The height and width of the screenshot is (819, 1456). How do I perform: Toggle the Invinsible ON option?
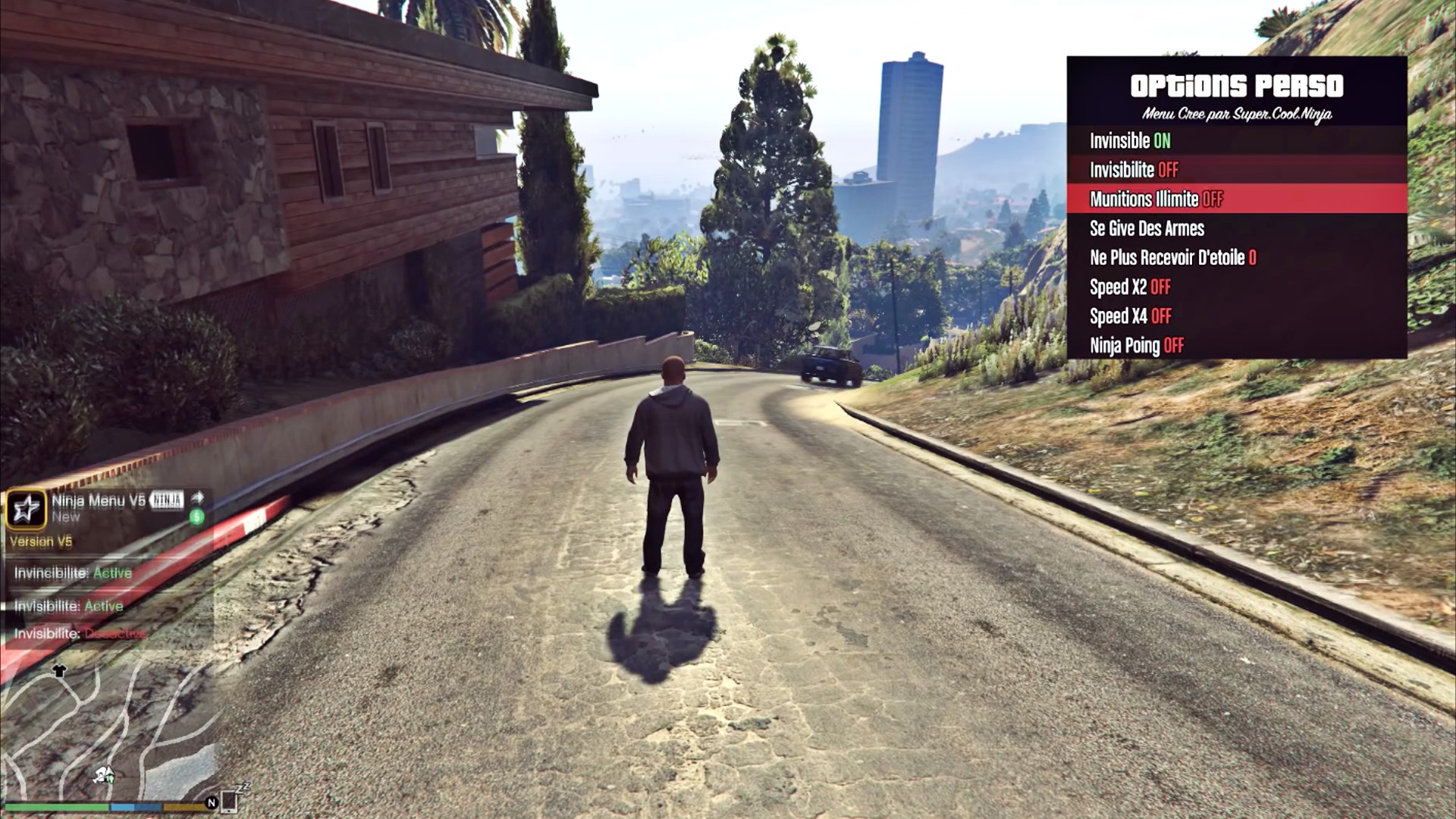[x=1130, y=141]
